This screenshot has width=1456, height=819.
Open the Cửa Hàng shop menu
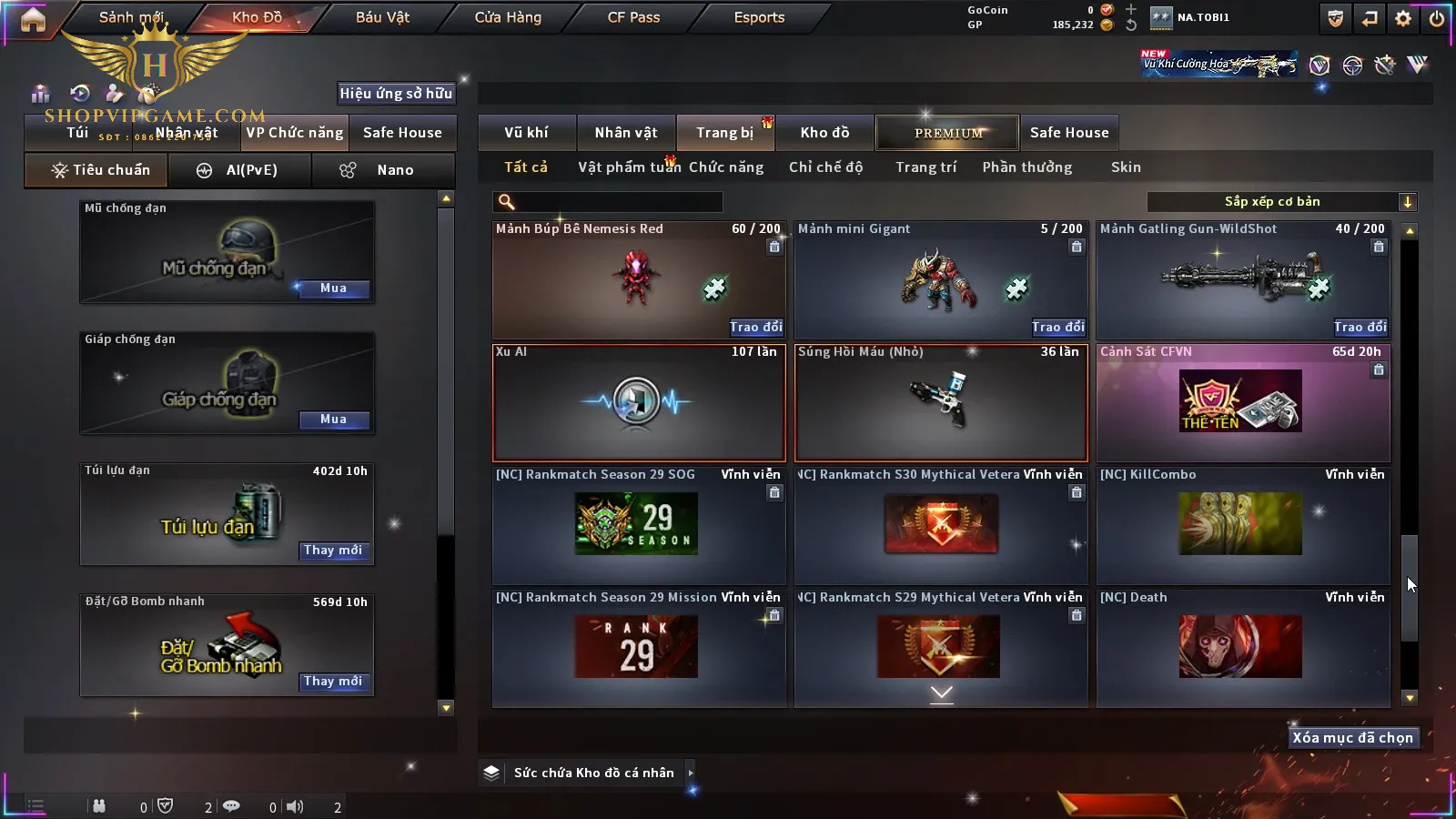pyautogui.click(x=508, y=17)
